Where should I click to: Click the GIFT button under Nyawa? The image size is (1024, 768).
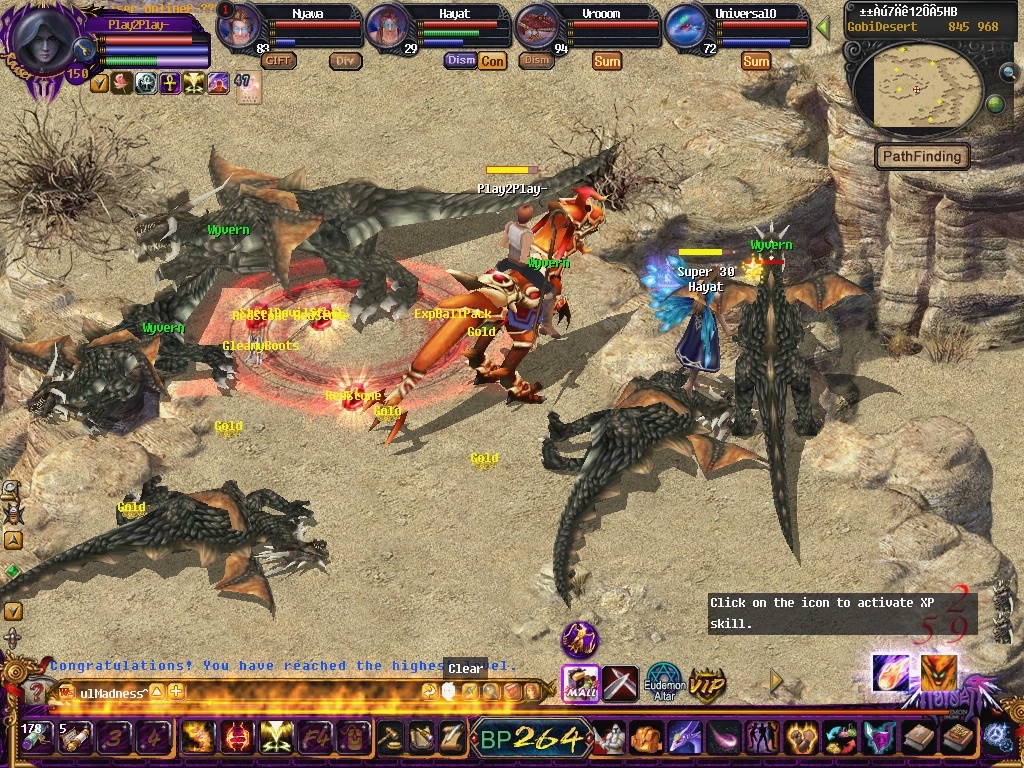279,61
